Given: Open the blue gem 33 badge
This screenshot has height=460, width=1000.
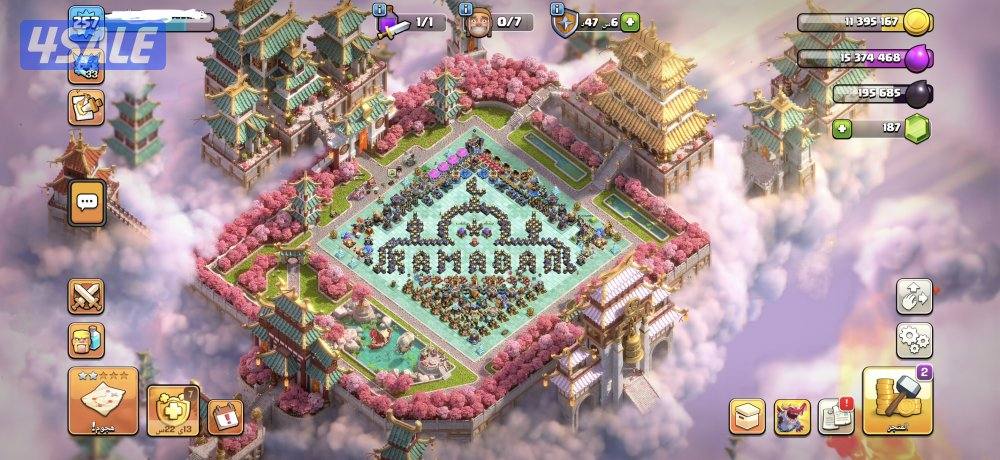Looking at the screenshot, I should [x=86, y=67].
